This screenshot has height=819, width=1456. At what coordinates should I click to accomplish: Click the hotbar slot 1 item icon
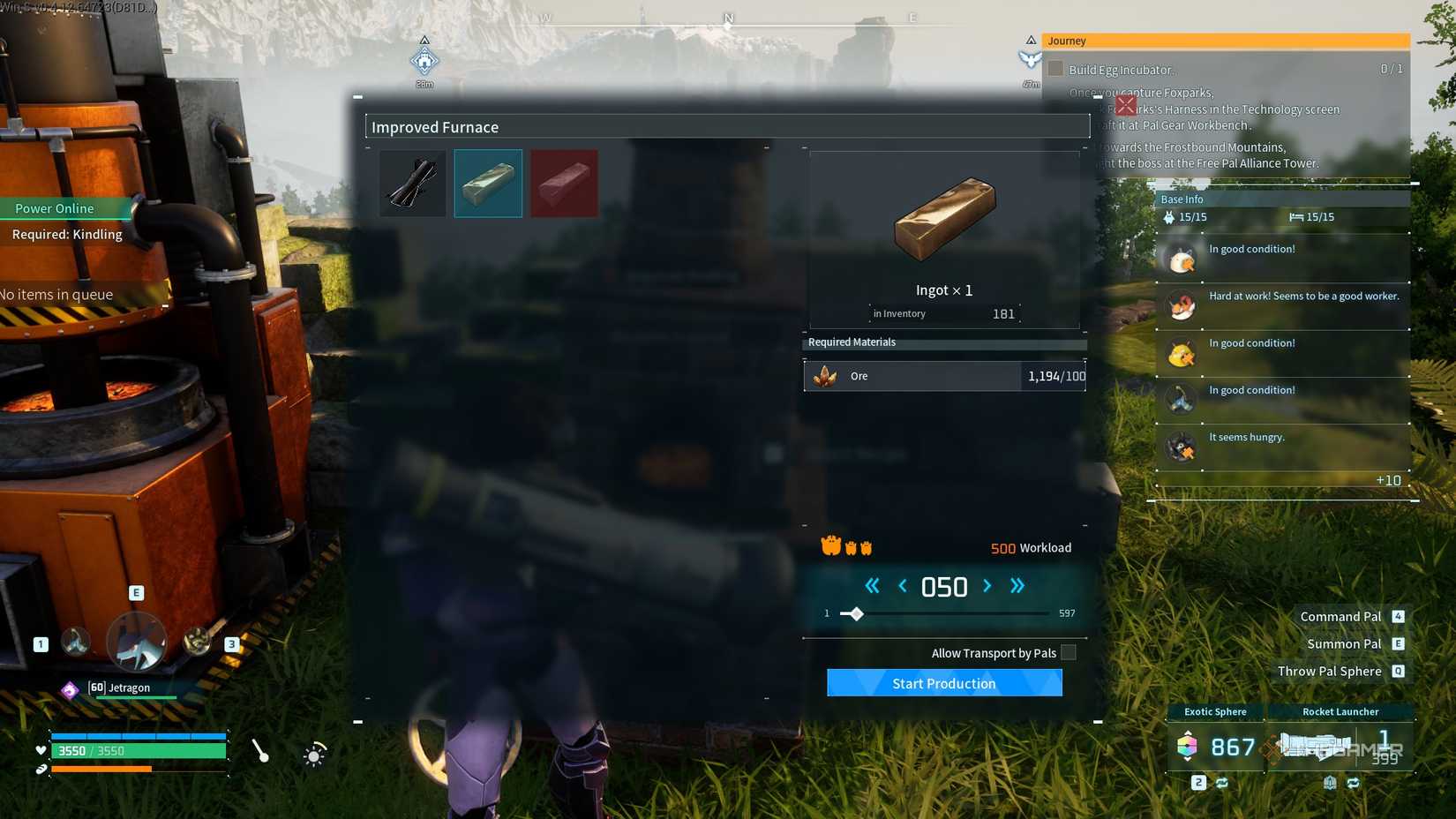click(76, 643)
